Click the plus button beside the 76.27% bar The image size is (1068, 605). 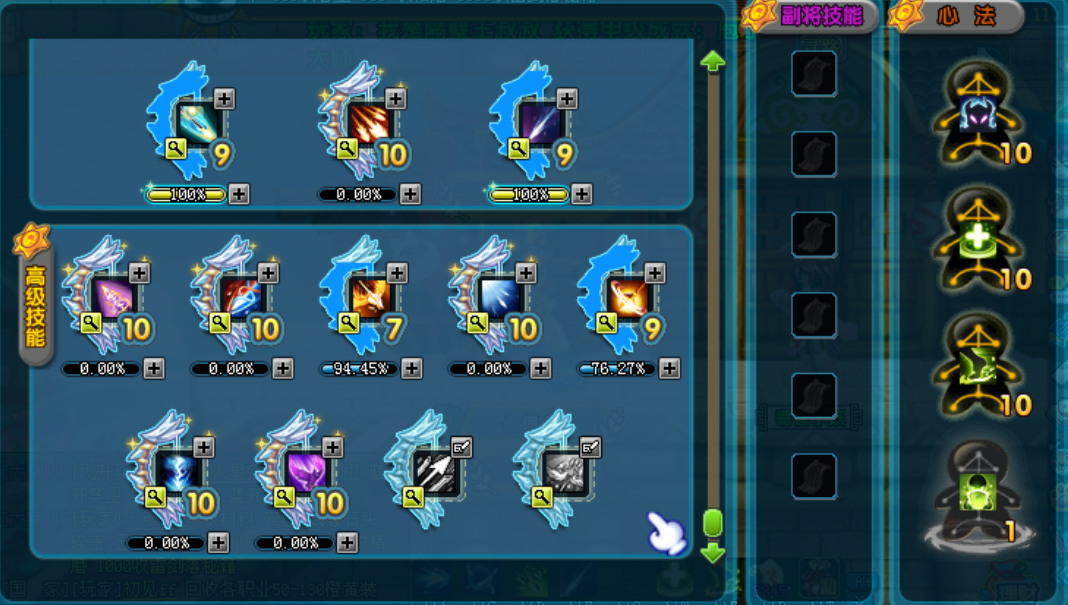pyautogui.click(x=670, y=369)
